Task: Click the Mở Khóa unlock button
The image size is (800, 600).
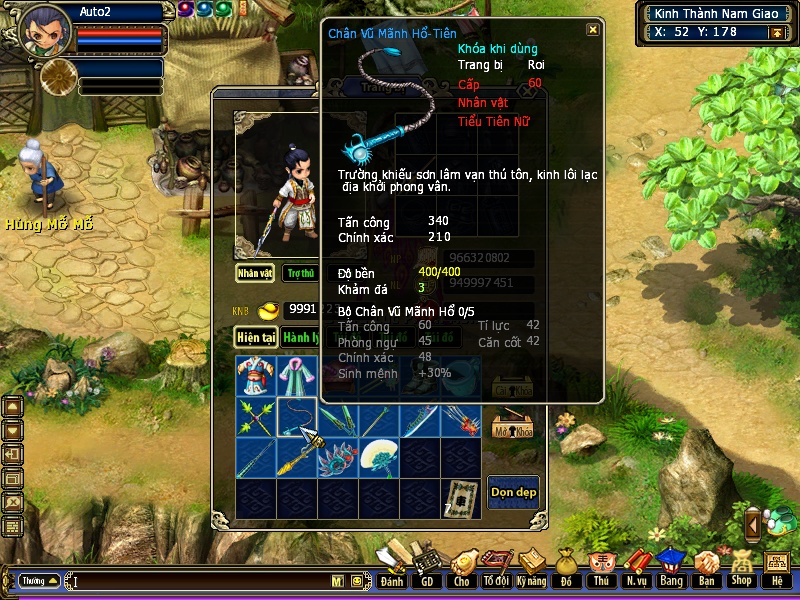Action: click(512, 425)
